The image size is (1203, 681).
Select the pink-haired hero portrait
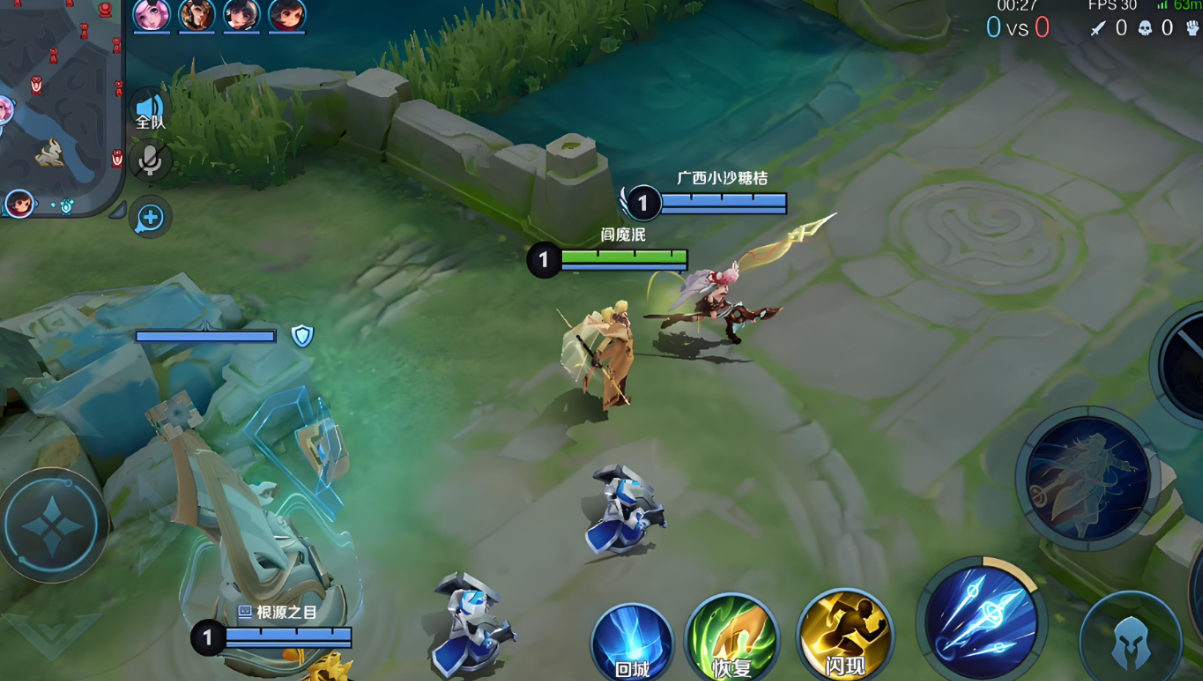(152, 15)
